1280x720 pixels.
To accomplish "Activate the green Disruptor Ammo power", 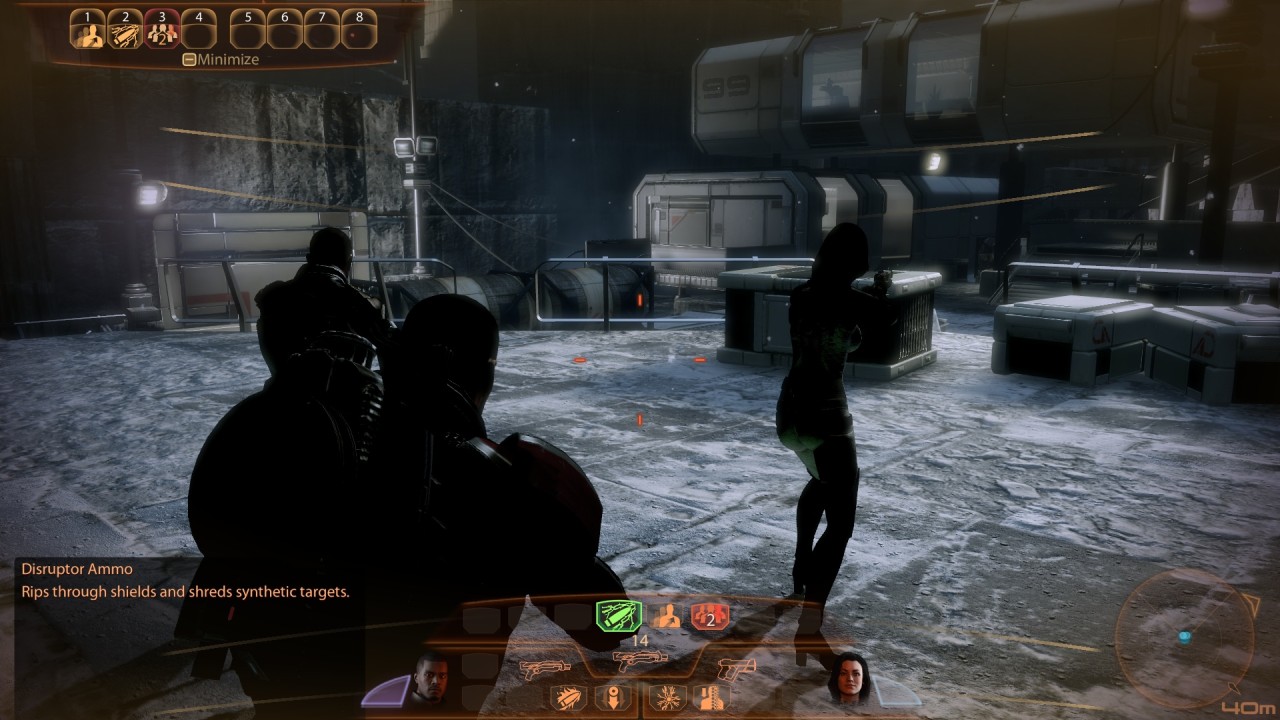I will 616,616.
